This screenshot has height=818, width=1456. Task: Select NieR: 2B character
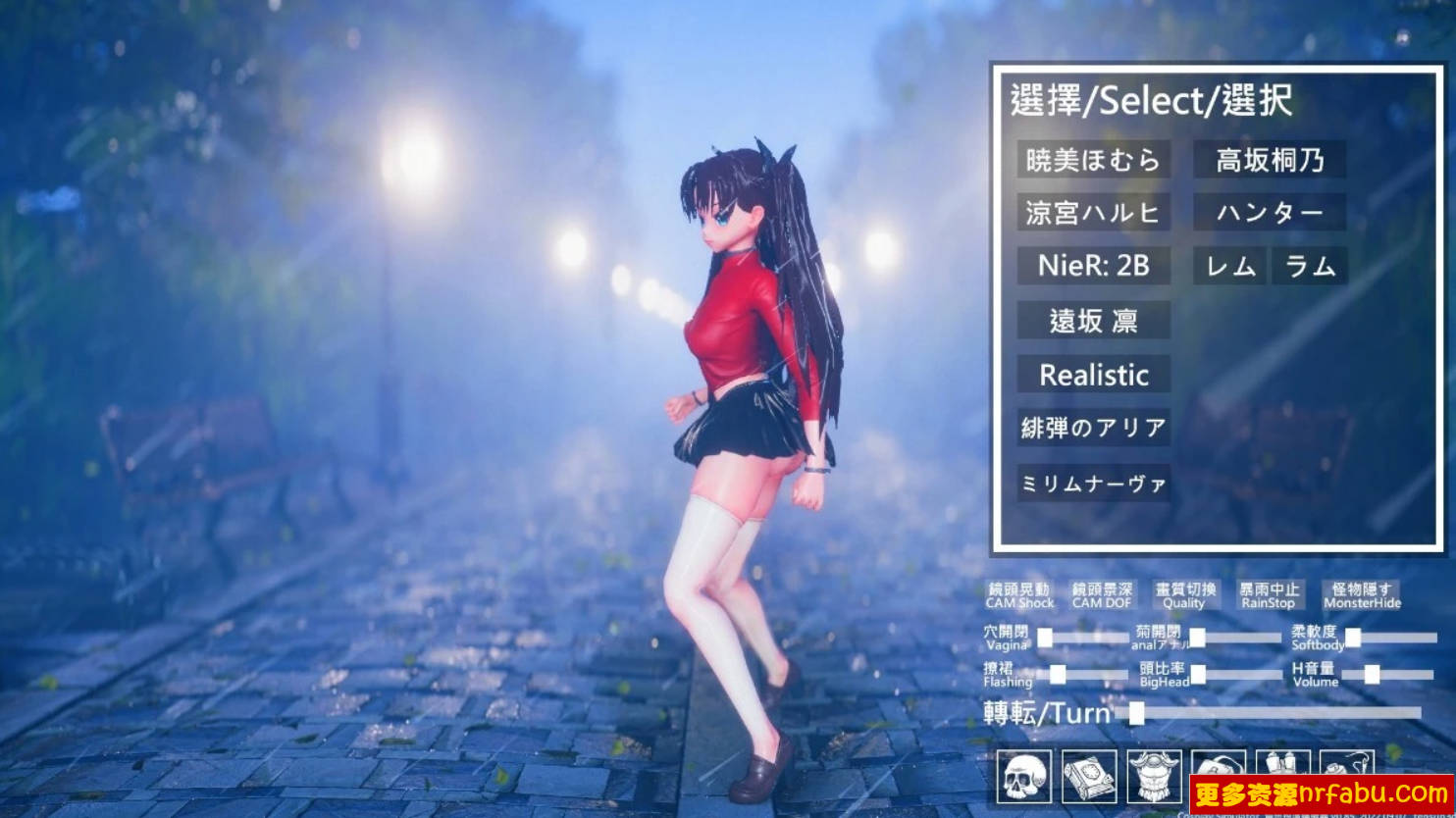(x=1093, y=266)
